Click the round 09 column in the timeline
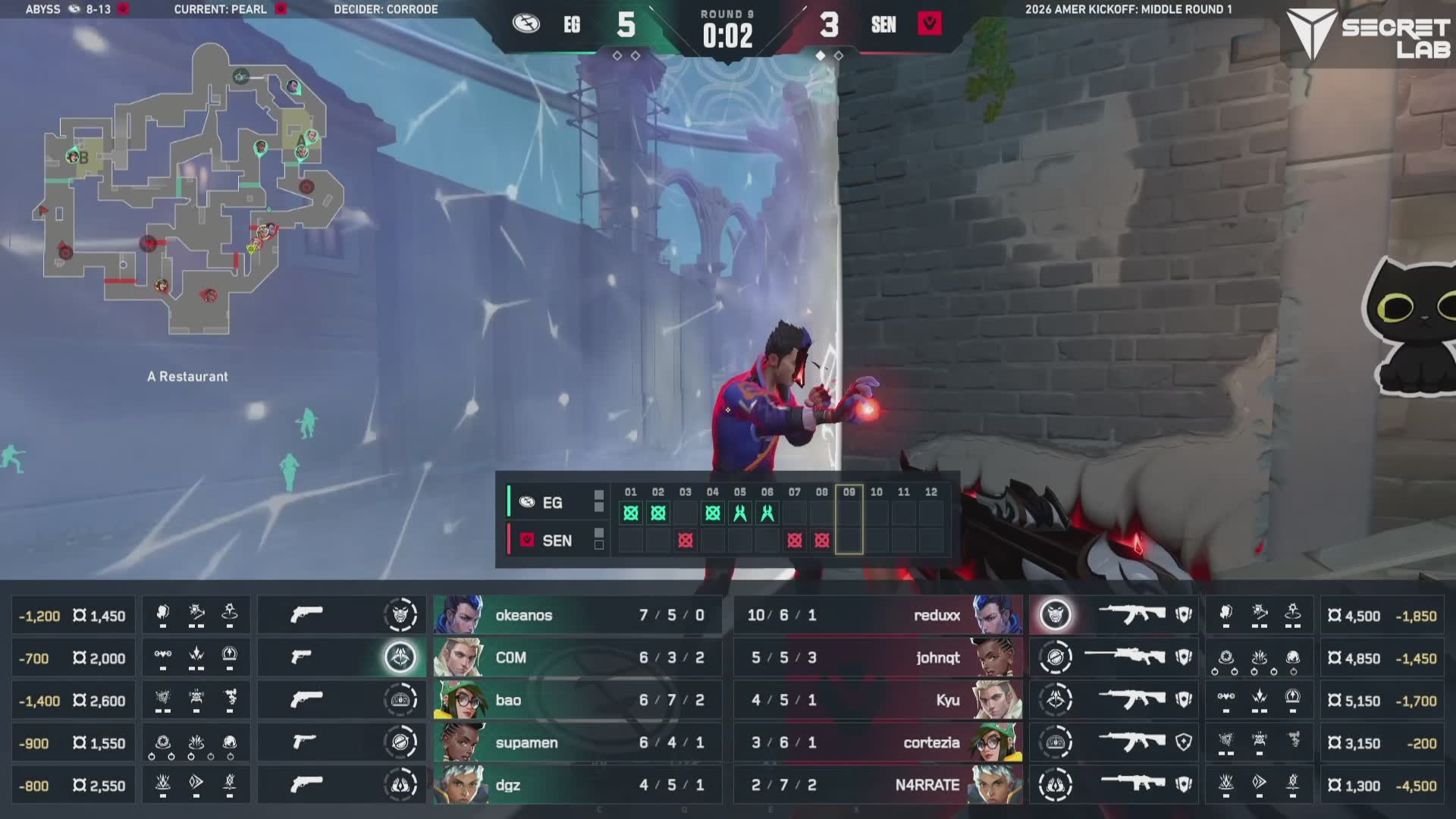Viewport: 1456px width, 819px height. coord(849,520)
